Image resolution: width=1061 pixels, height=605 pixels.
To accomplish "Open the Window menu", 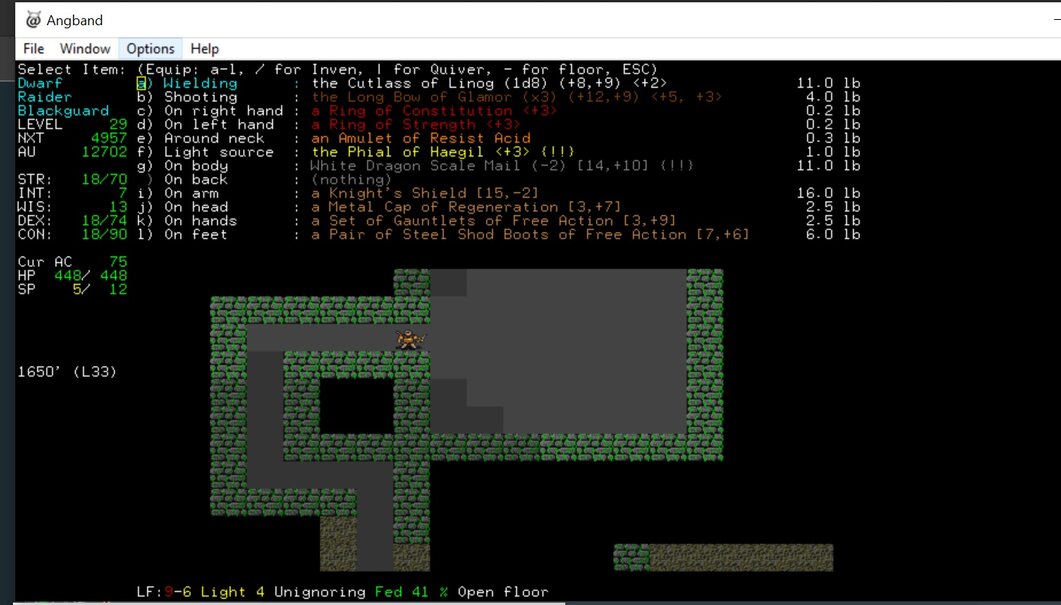I will coord(85,48).
